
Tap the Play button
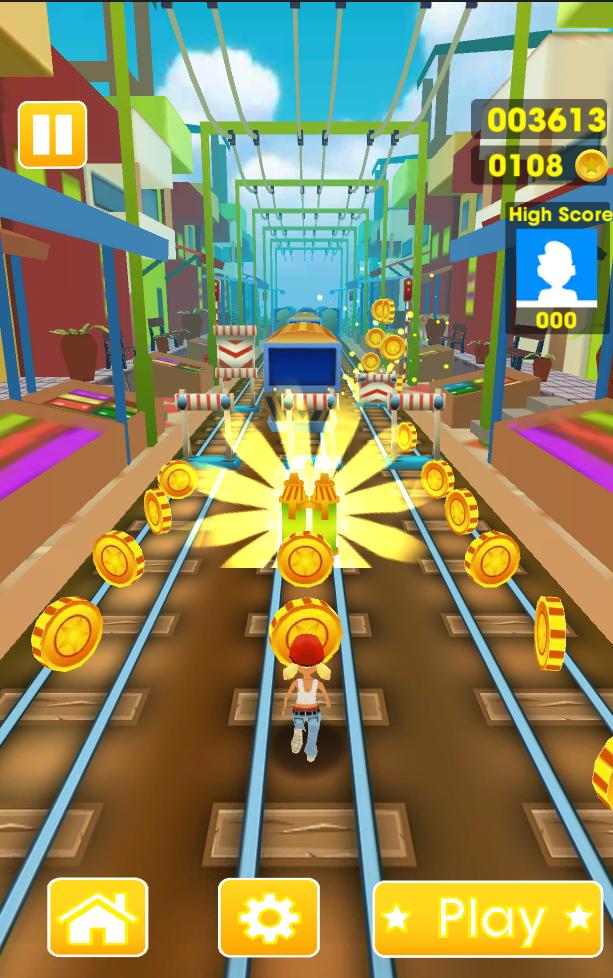tap(488, 918)
